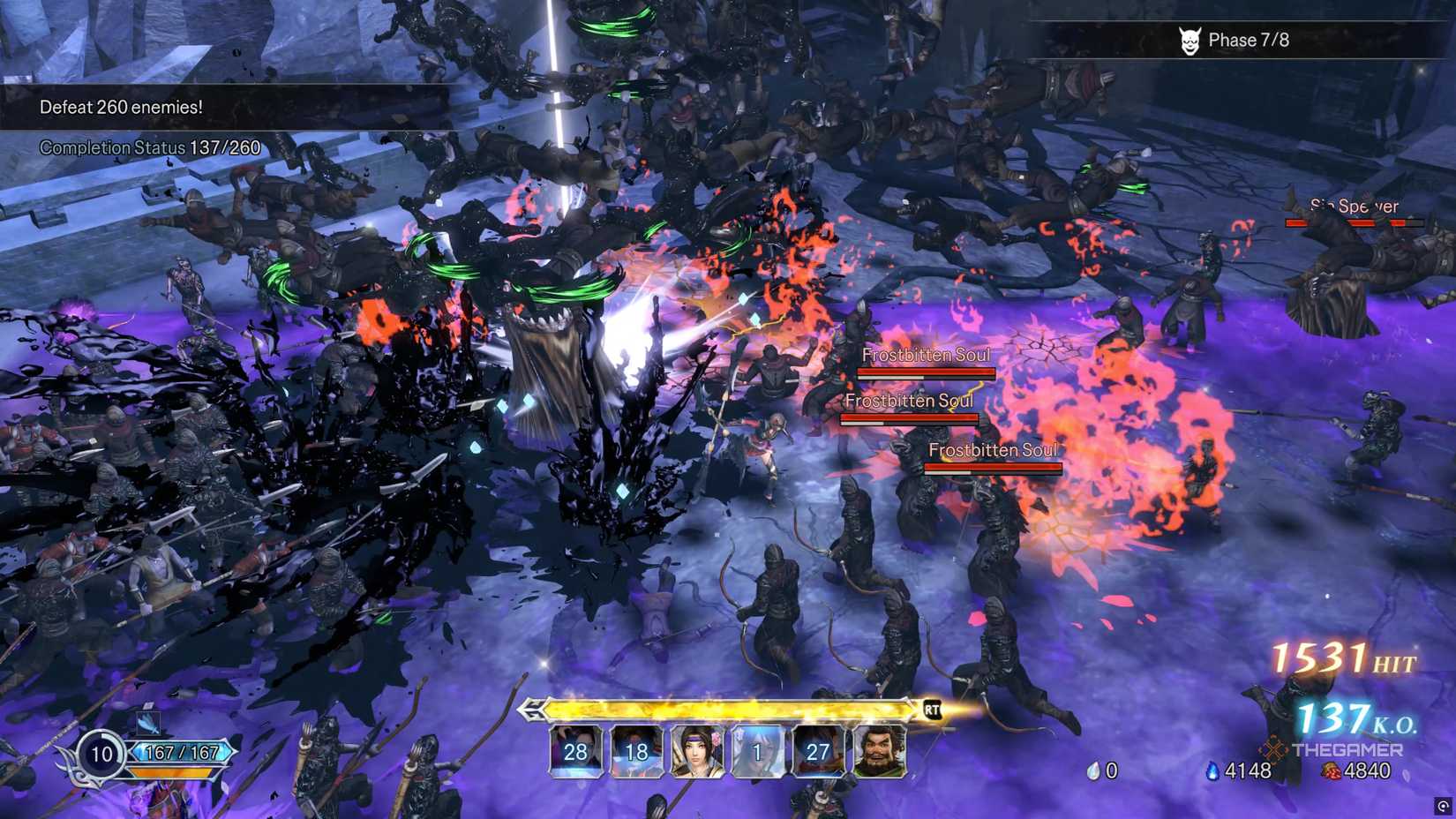Select the headband heroine's portrait

(x=695, y=752)
